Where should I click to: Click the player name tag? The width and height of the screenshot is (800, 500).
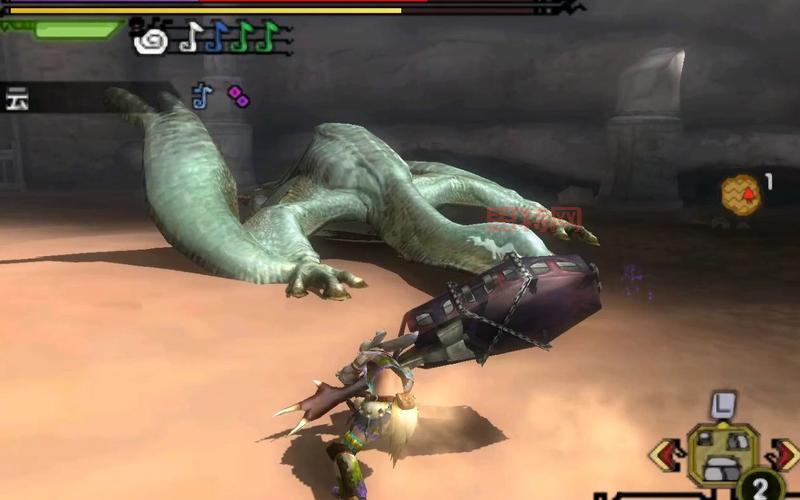point(17,99)
